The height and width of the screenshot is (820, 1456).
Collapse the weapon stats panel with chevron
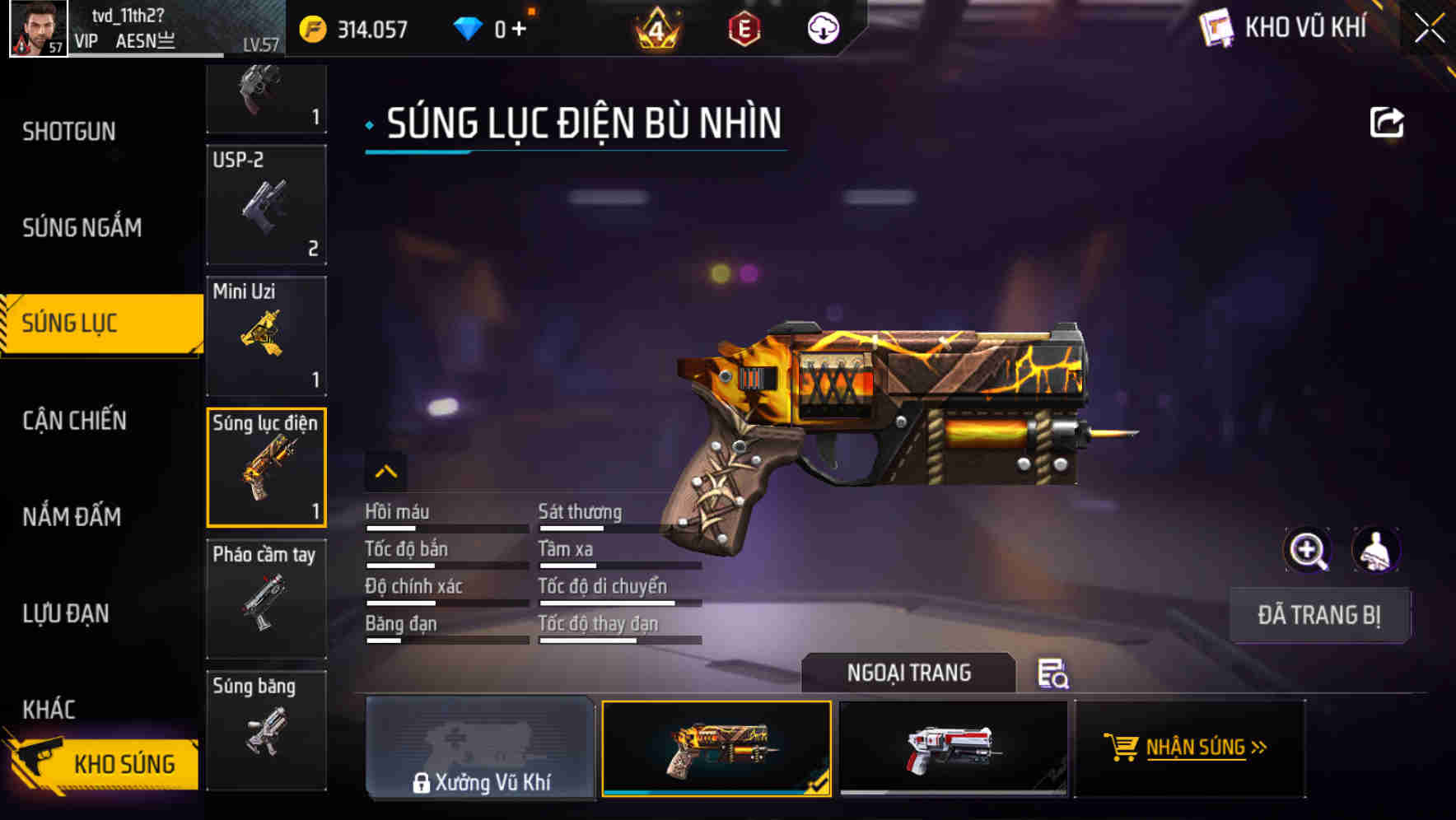pyautogui.click(x=385, y=472)
